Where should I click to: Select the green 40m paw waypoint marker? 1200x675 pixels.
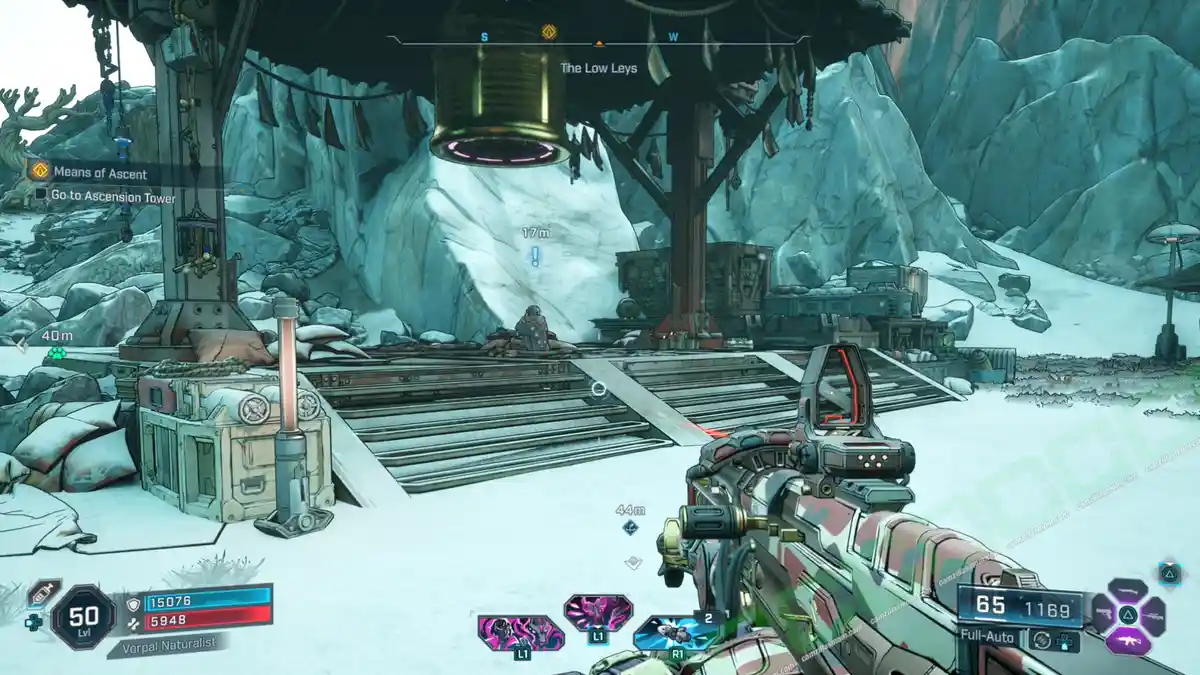[x=56, y=354]
